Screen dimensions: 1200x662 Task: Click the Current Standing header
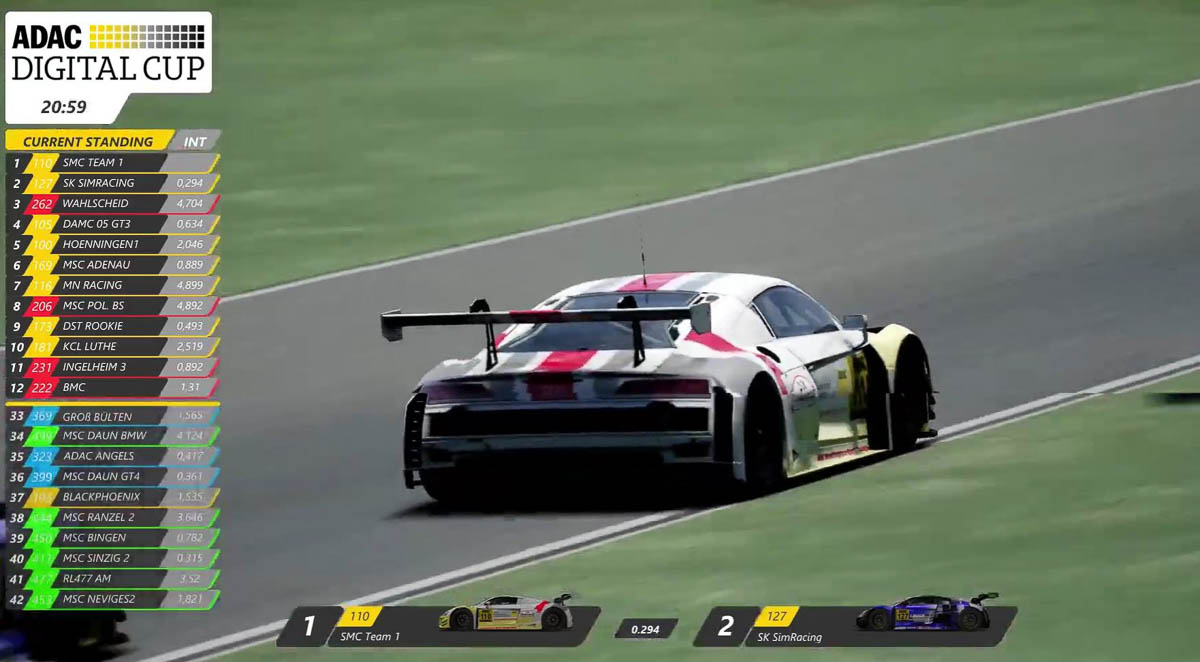pyautogui.click(x=88, y=141)
